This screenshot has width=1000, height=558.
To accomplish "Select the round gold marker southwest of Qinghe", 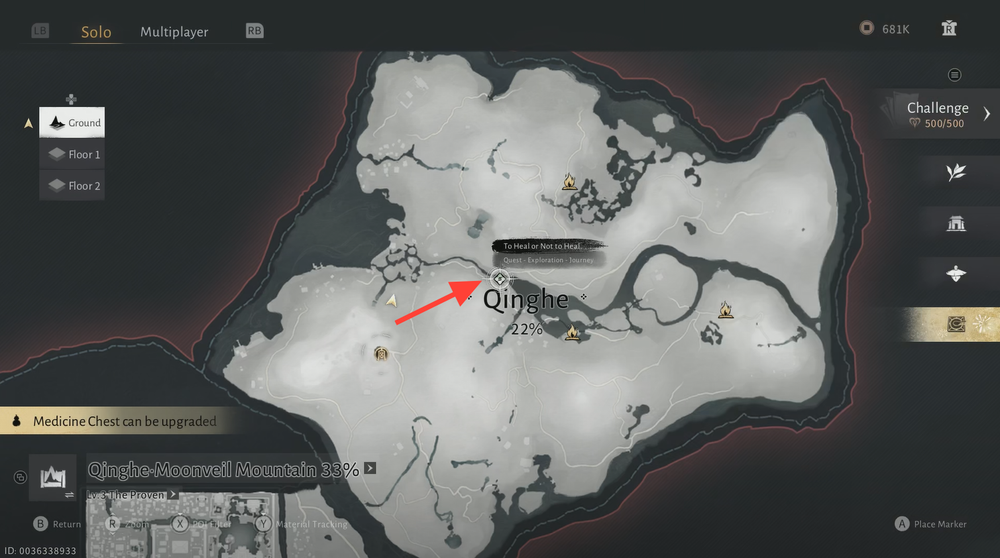I will (380, 352).
